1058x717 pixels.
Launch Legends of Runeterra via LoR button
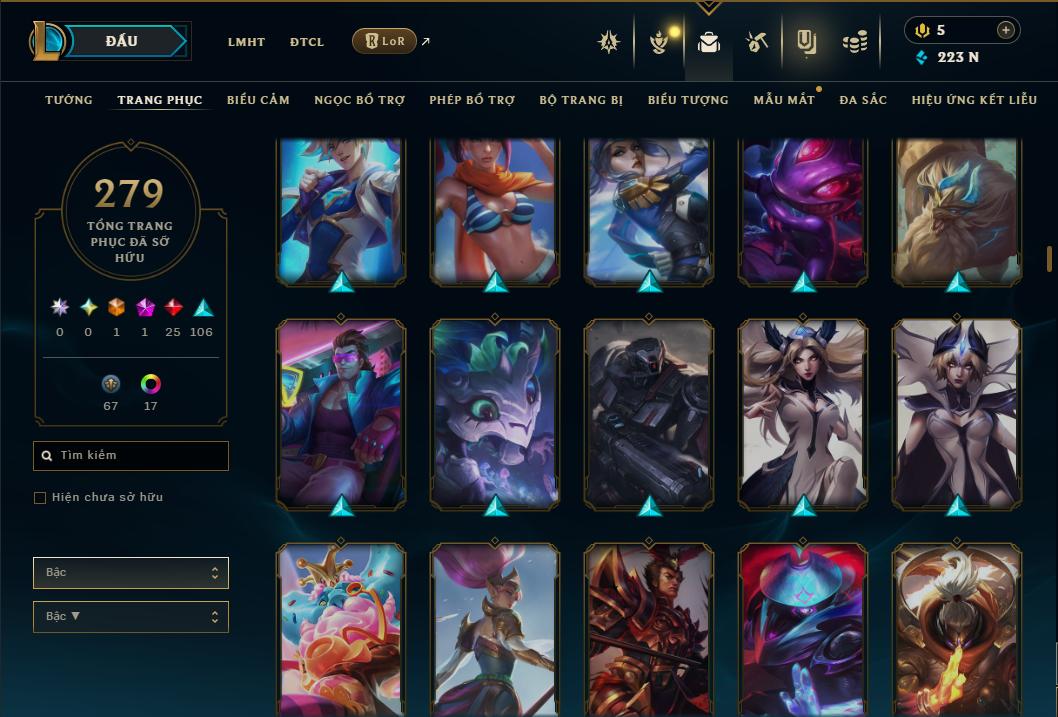click(384, 41)
